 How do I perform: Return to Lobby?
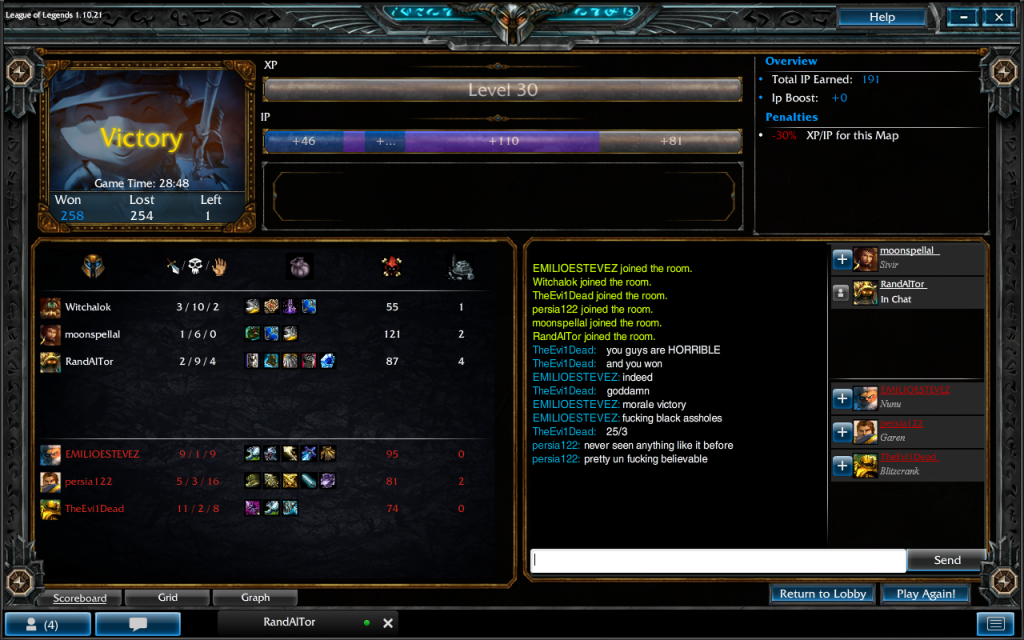click(822, 594)
